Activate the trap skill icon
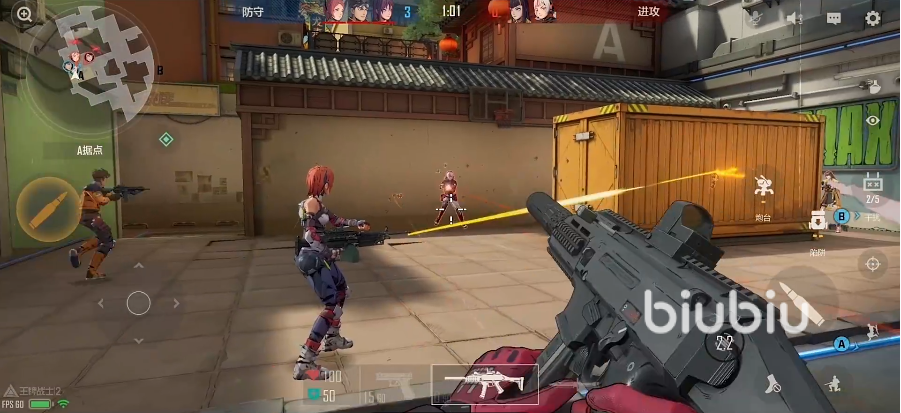Image resolution: width=901 pixels, height=413 pixels. click(818, 224)
